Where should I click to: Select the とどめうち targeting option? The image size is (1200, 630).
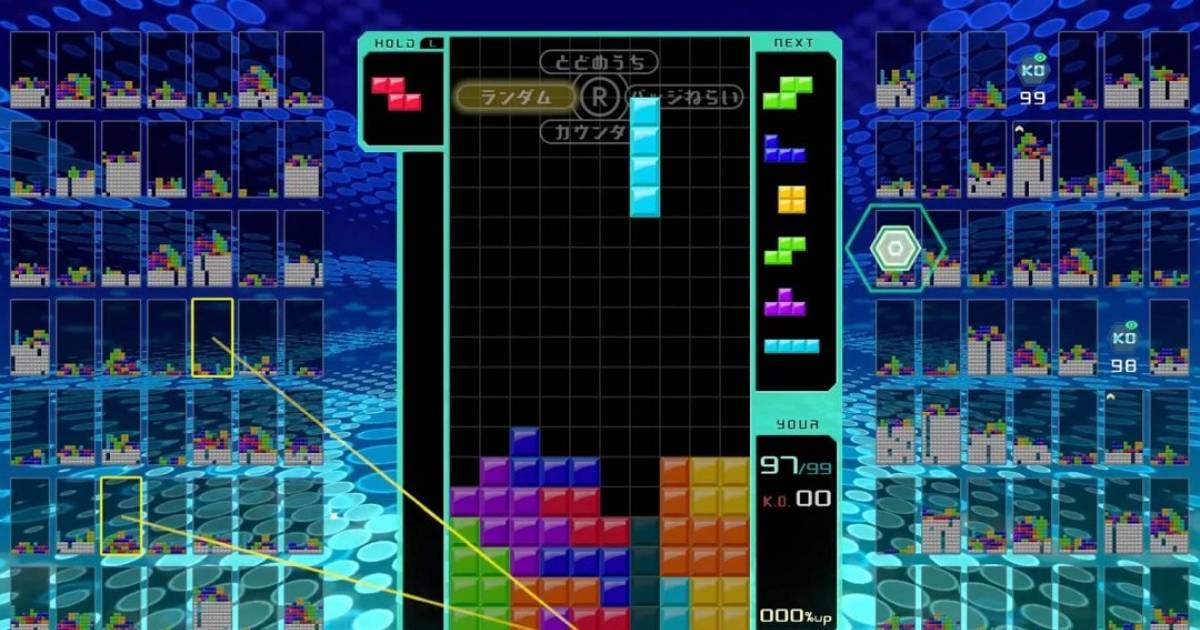(600, 62)
